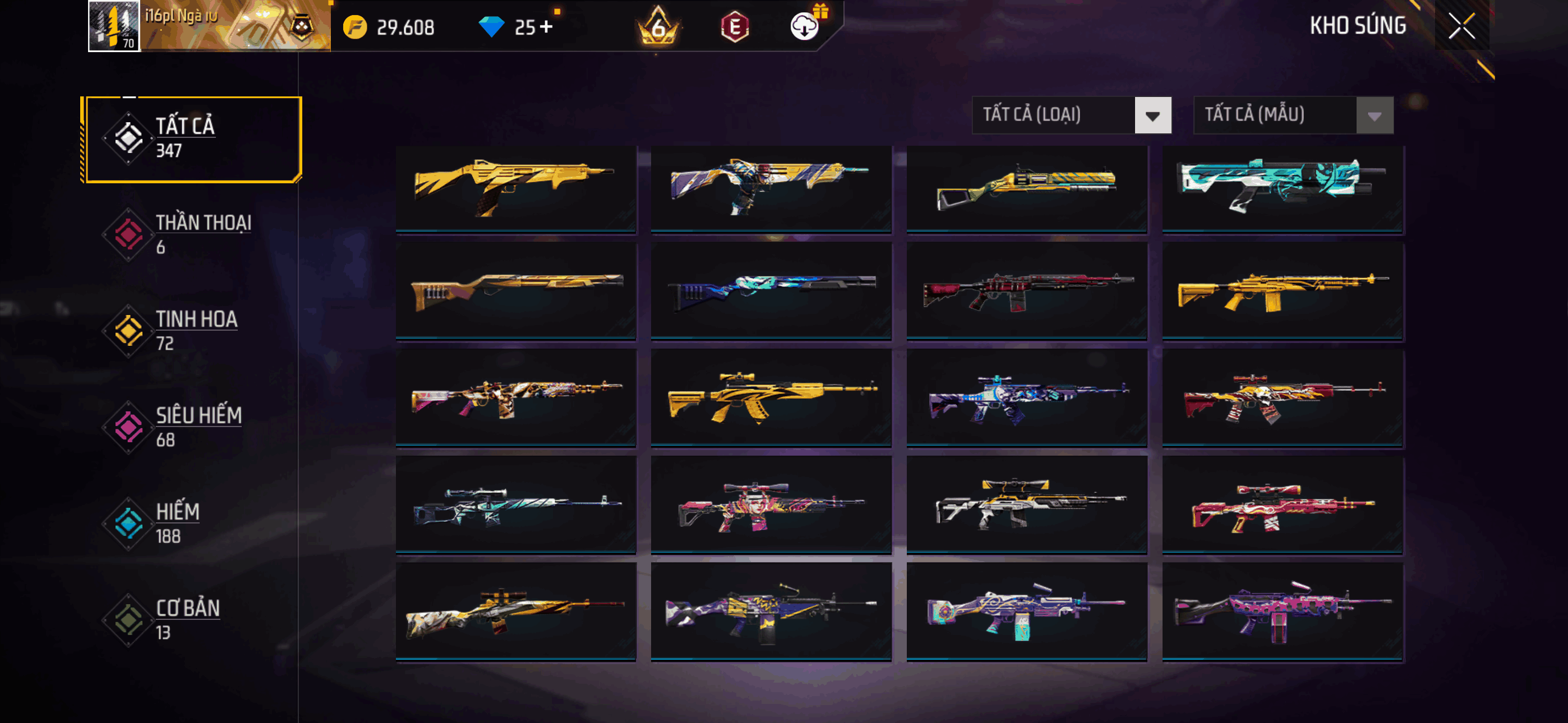The width and height of the screenshot is (1568, 723).
Task: Open the cloud download gift icon
Action: (805, 26)
